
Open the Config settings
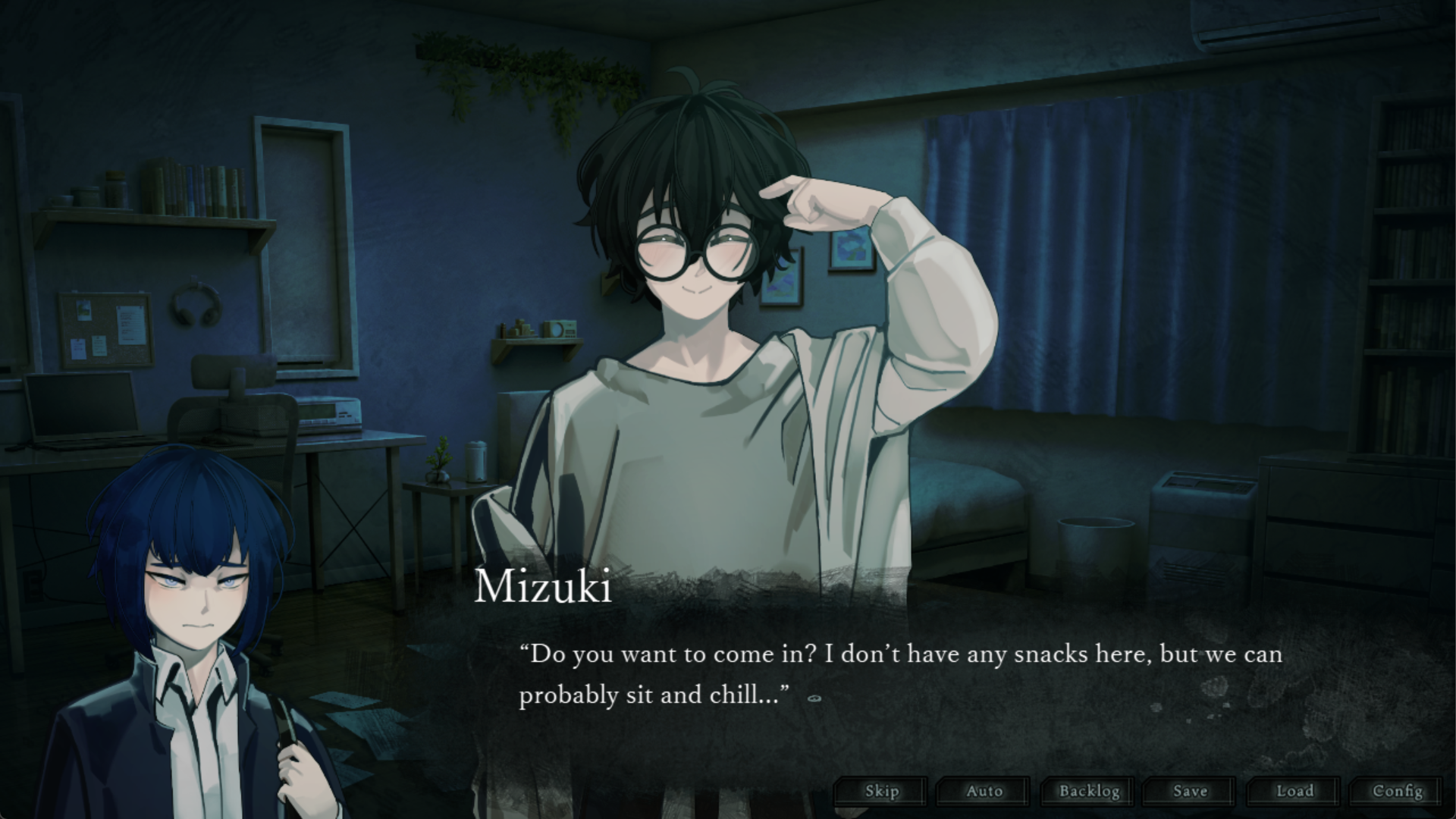1397,792
